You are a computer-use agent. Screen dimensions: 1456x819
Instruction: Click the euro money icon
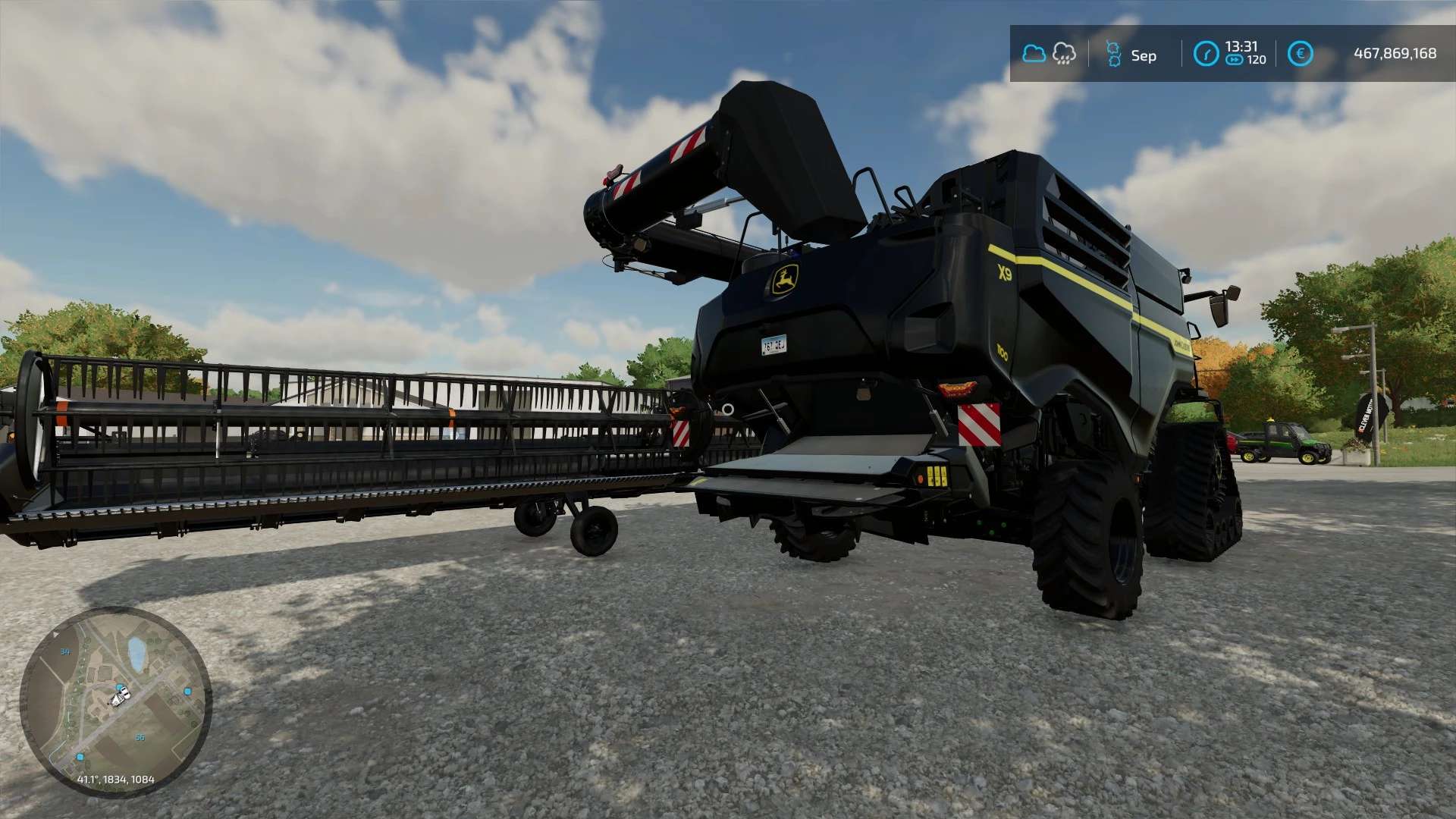pyautogui.click(x=1300, y=54)
